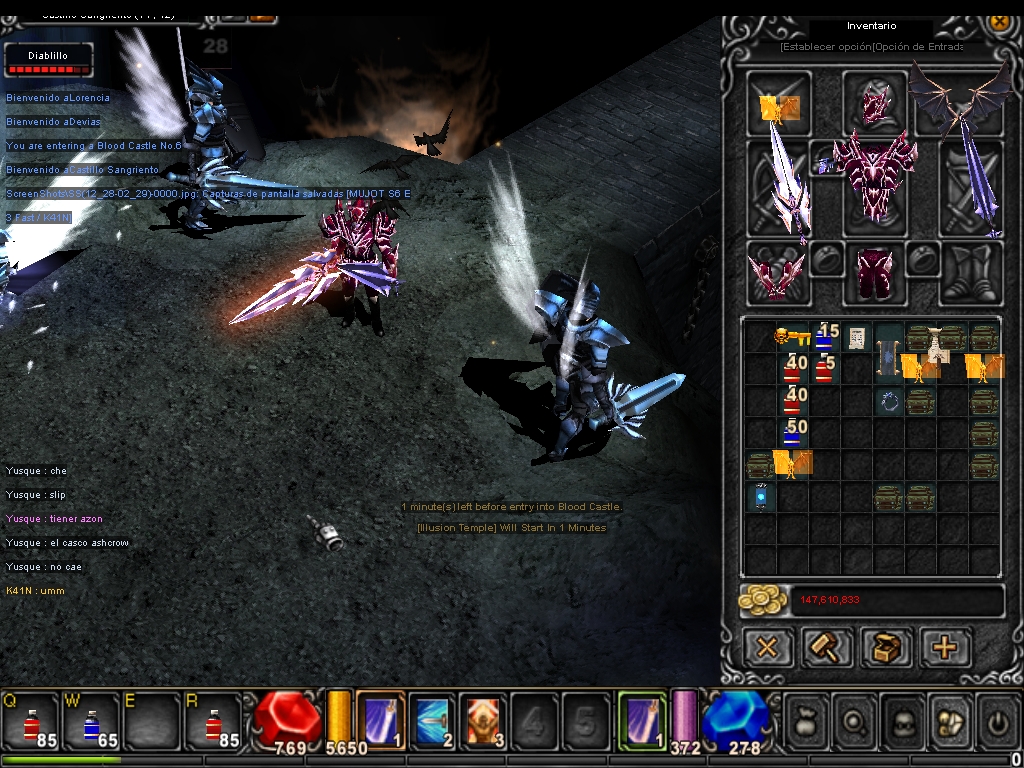The width and height of the screenshot is (1024, 768).
Task: Select the equipped dark red chest armor
Action: (874, 179)
